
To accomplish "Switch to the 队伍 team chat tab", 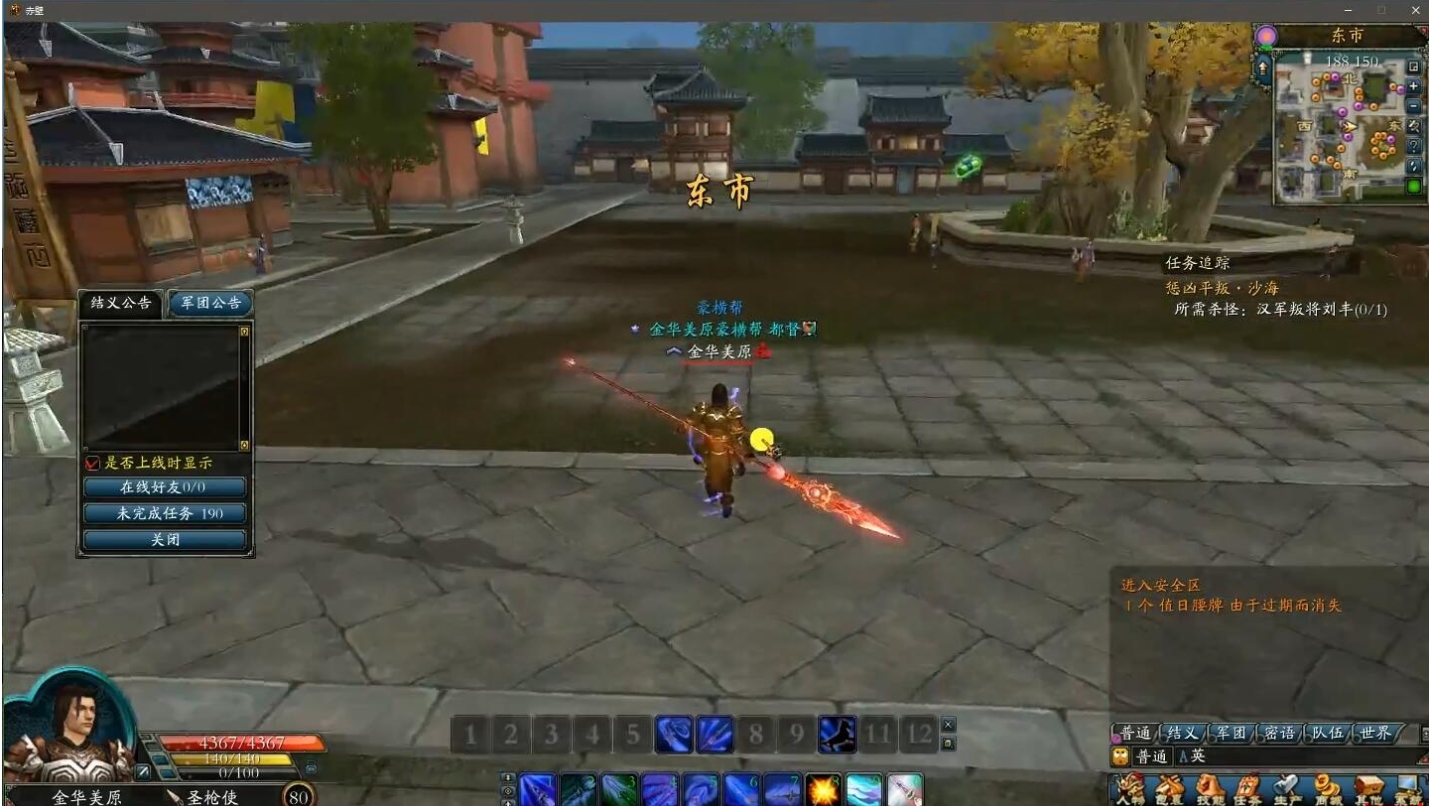I will tap(1327, 733).
